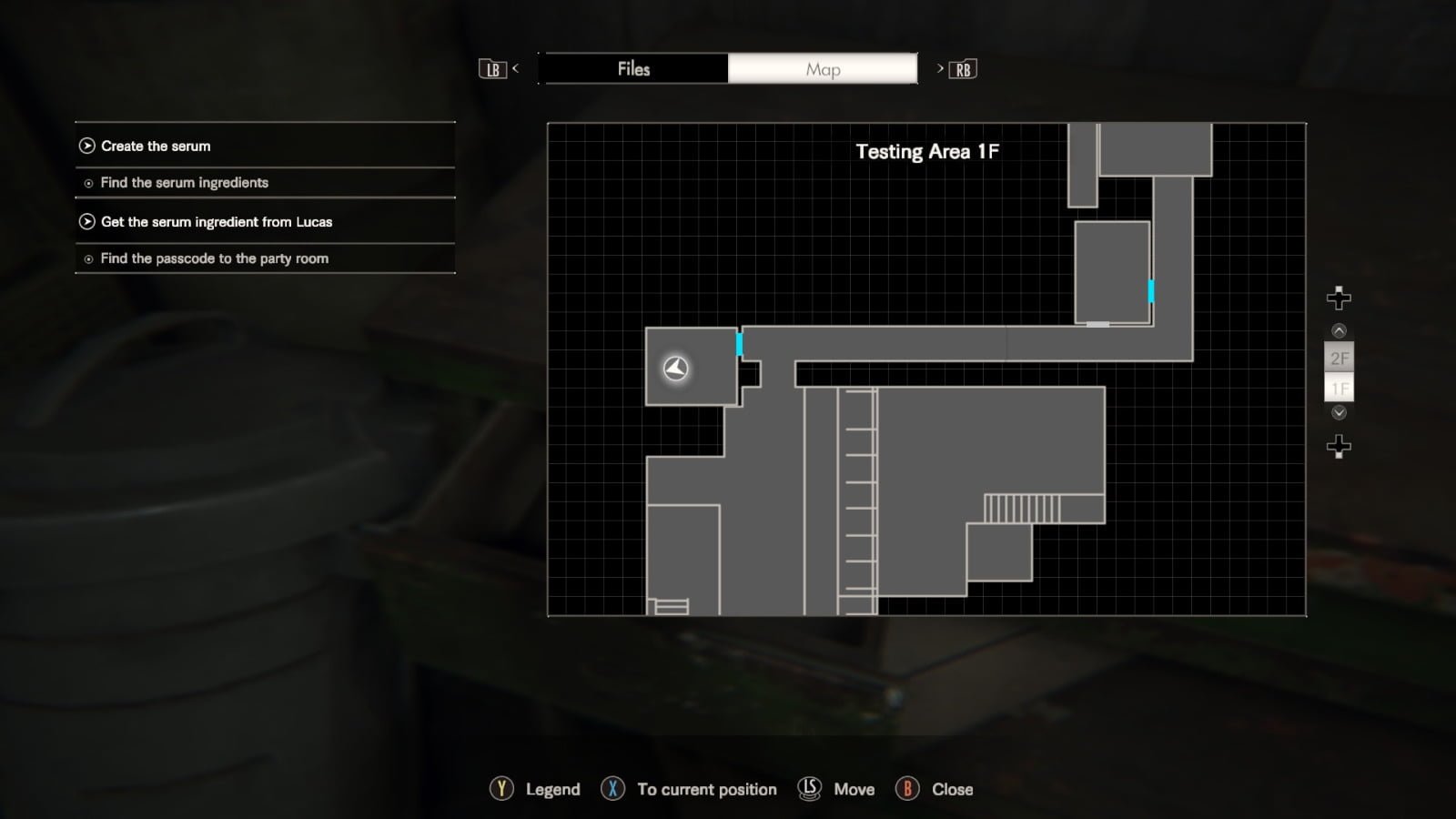Select the 1F floor indicator
1456x819 pixels.
coord(1339,389)
